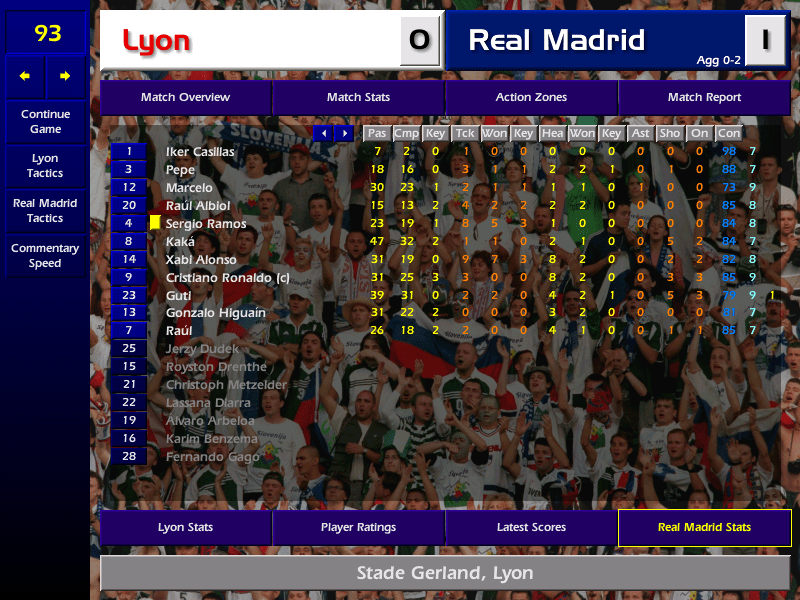Sort by the Pas column header

click(x=377, y=133)
